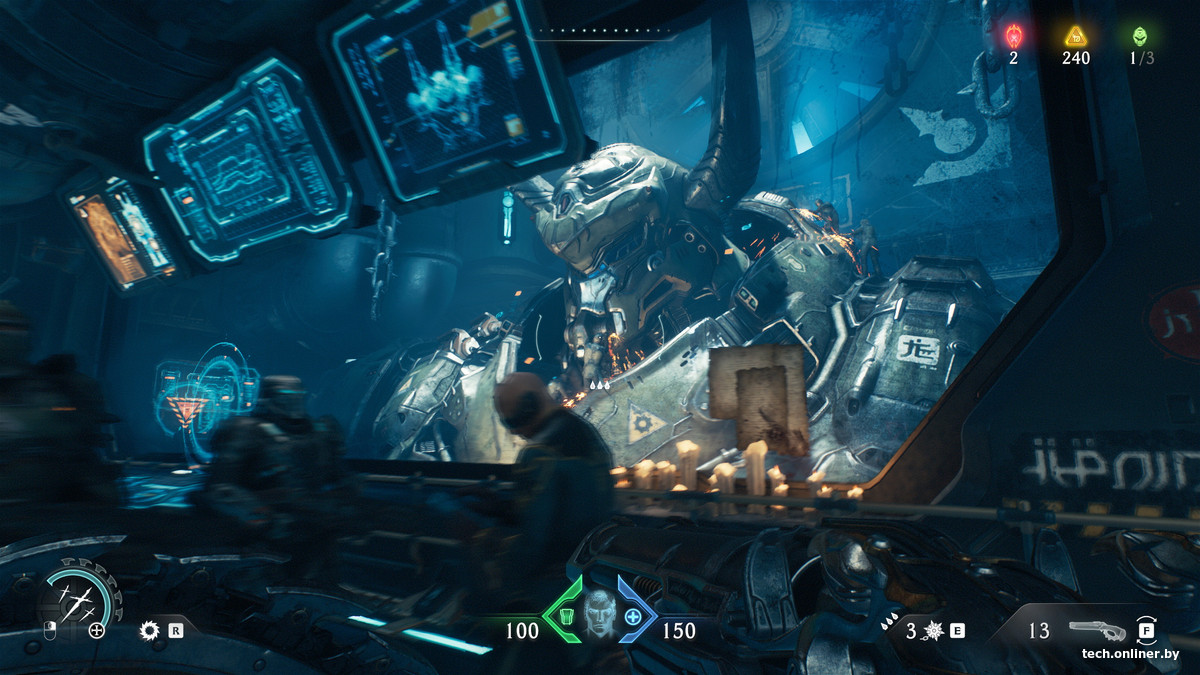The width and height of the screenshot is (1200, 675).
Task: Click the blue health cross icon
Action: (x=633, y=616)
